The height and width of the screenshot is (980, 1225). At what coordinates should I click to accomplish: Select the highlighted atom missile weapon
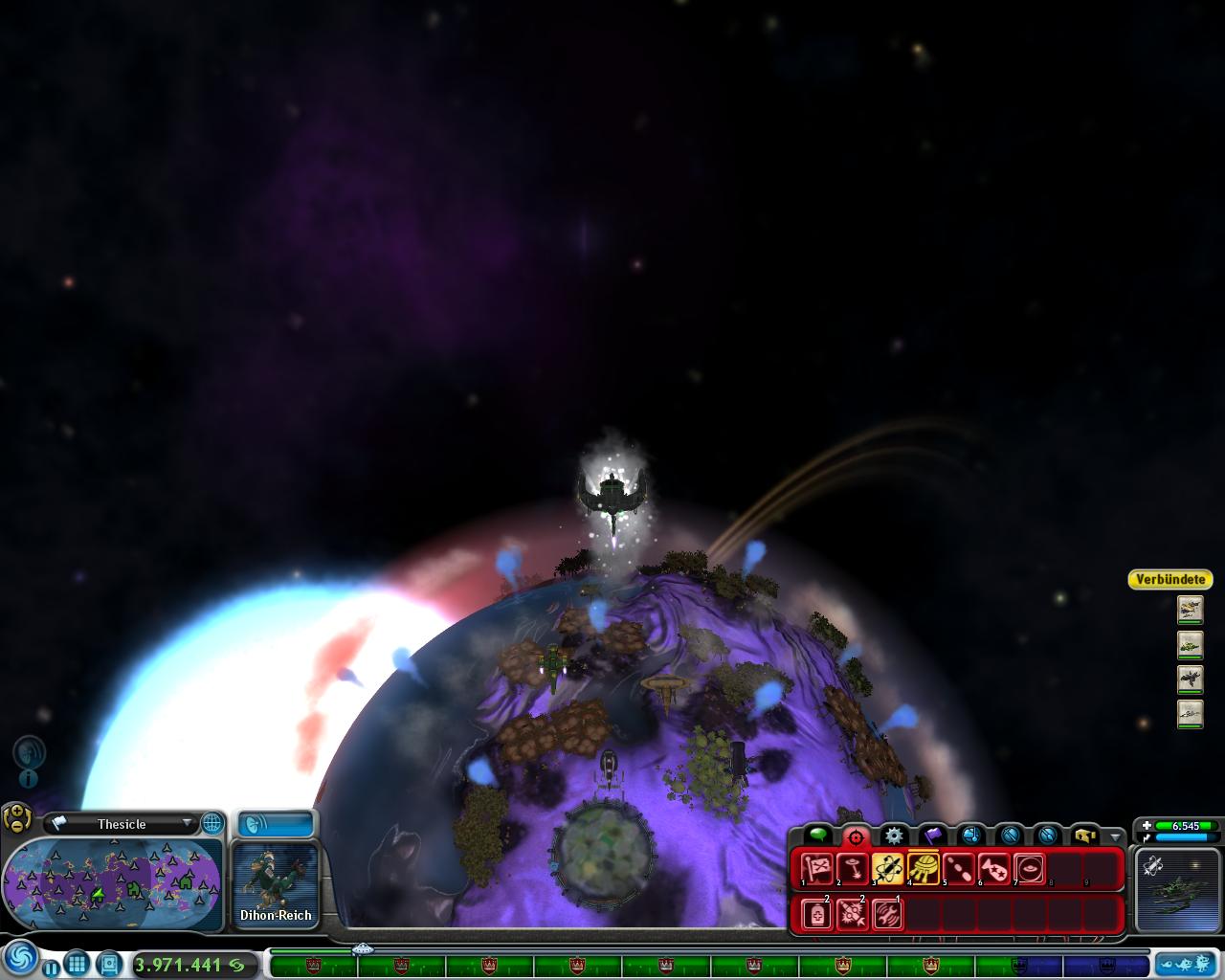(888, 869)
